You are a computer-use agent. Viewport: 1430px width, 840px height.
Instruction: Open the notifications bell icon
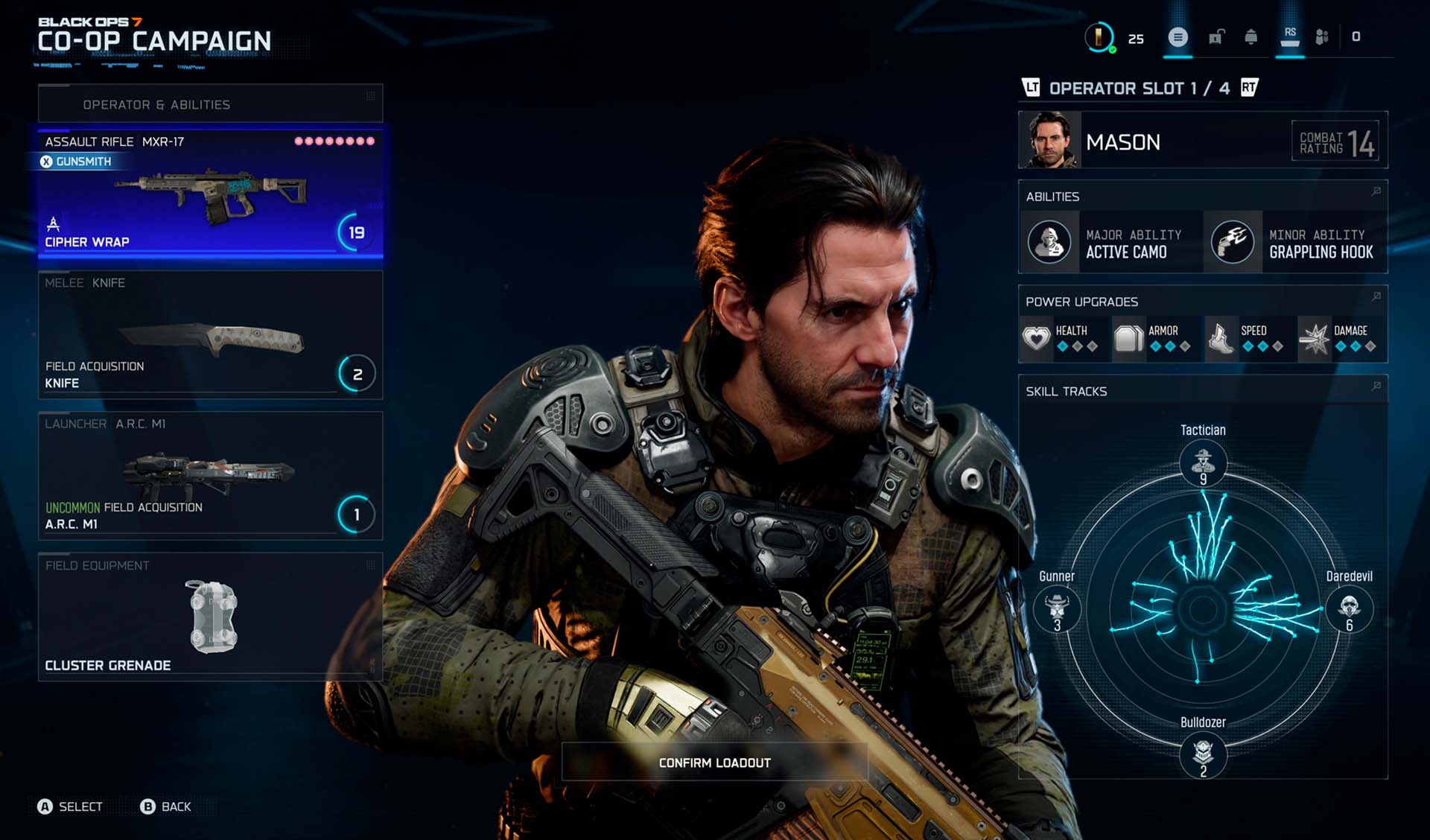[x=1251, y=37]
